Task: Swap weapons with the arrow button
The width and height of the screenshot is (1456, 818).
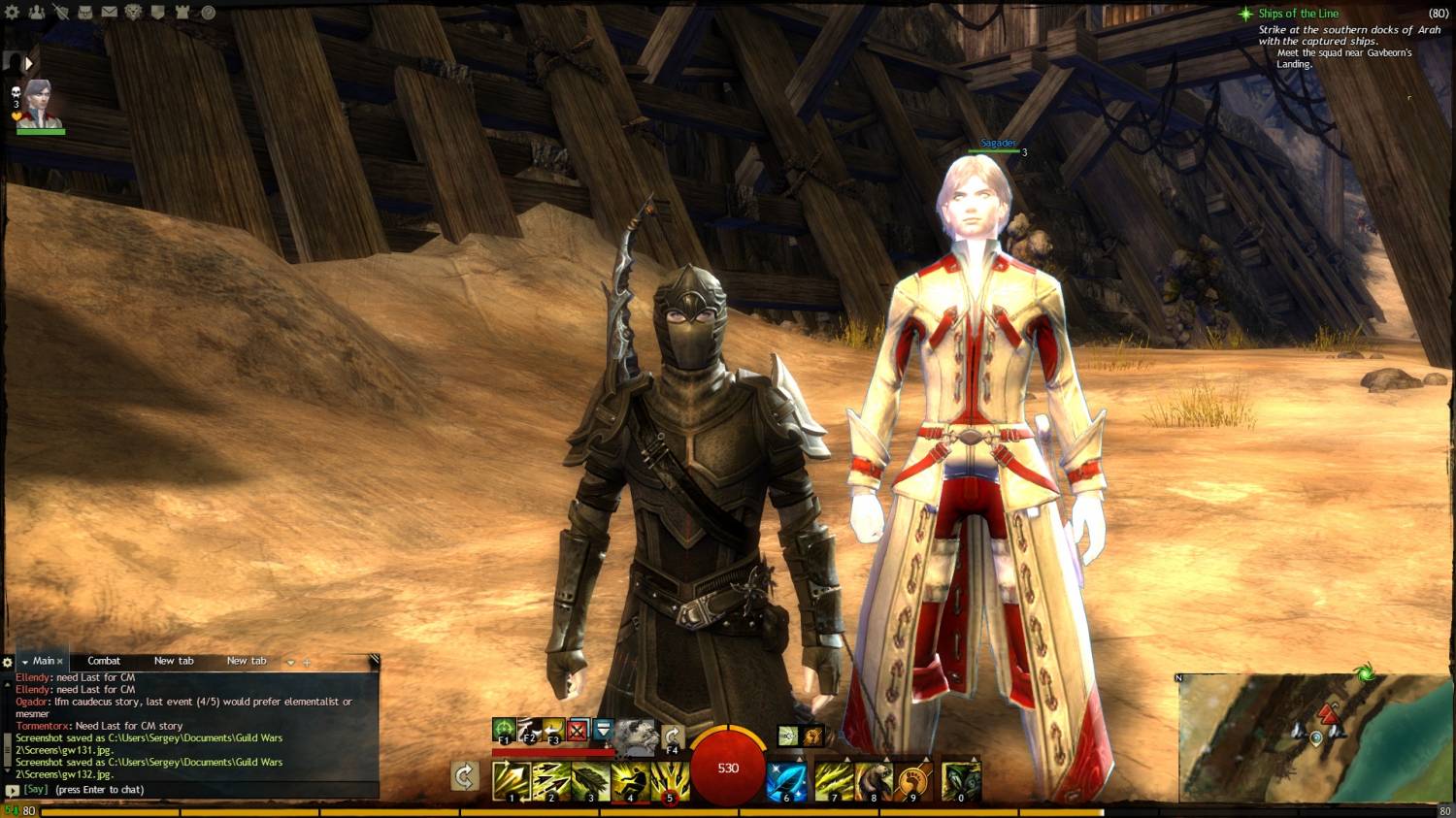Action: point(465,775)
